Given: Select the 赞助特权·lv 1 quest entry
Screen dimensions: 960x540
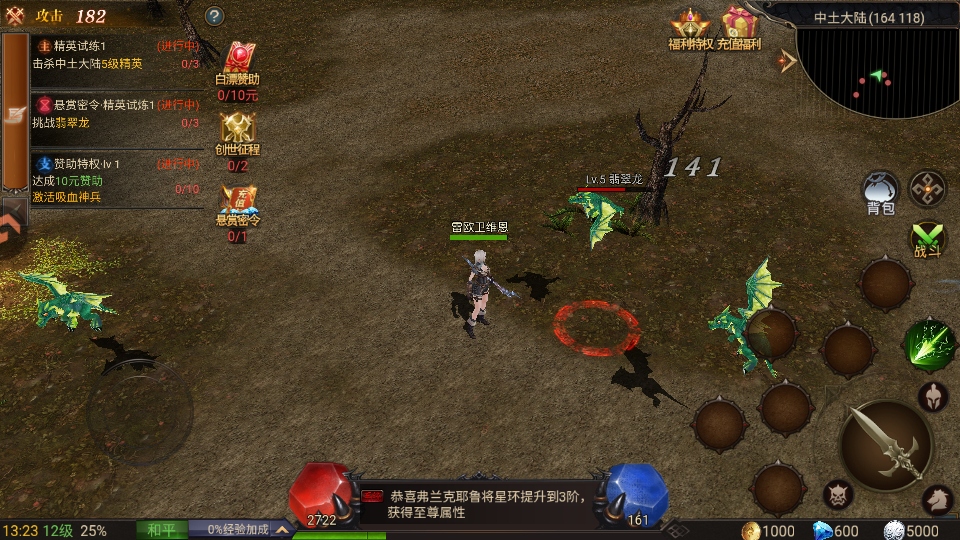Looking at the screenshot, I should (116, 179).
